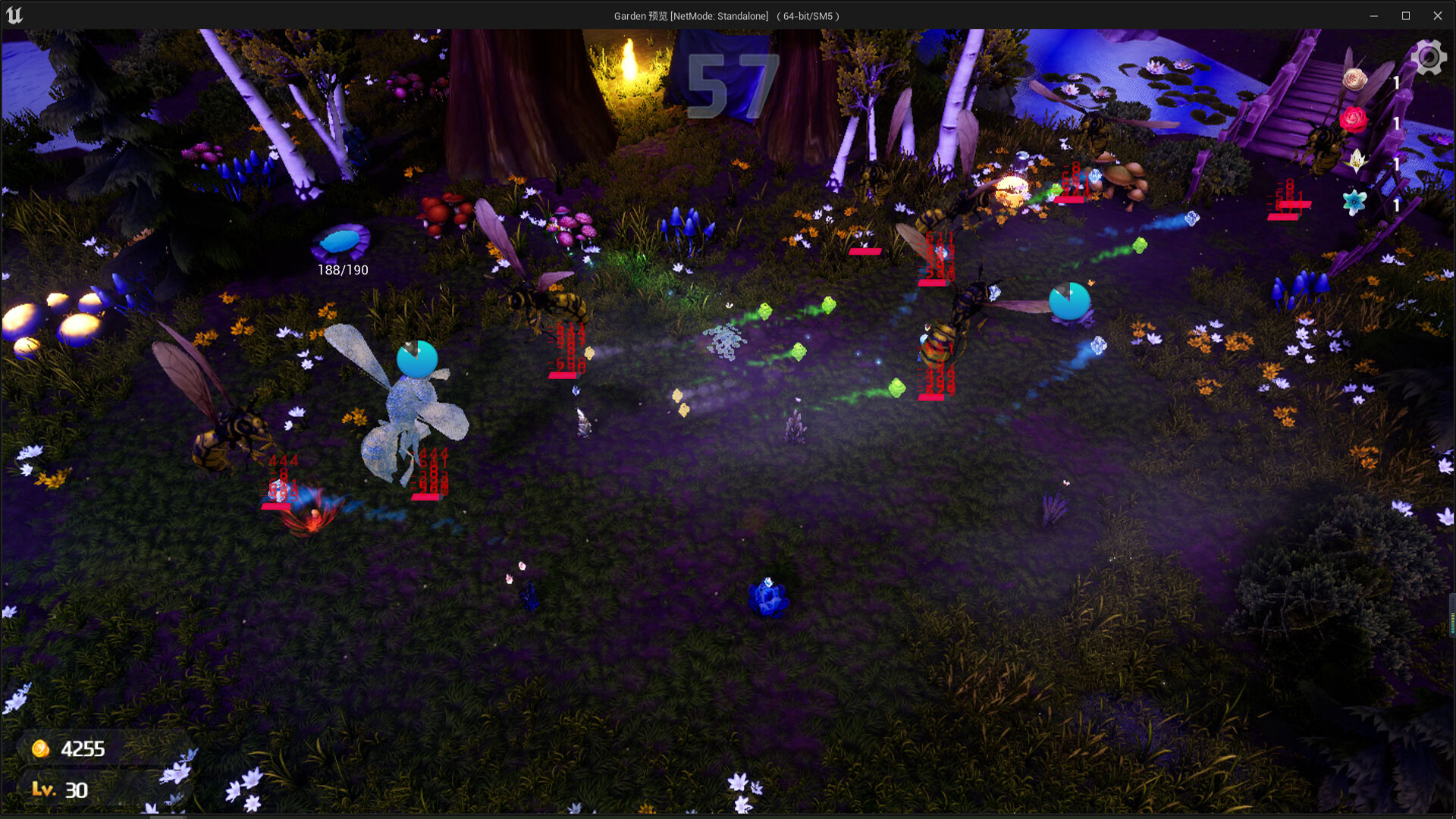Click the blue pie timer near the right wasp
Screen dimensions: 1456x819
click(x=1070, y=302)
